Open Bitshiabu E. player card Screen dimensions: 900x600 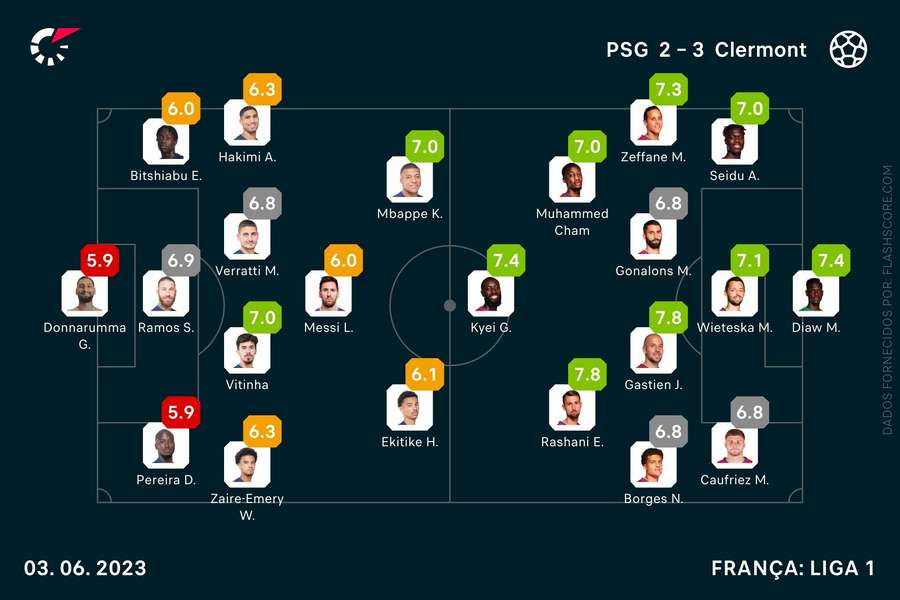[x=166, y=142]
